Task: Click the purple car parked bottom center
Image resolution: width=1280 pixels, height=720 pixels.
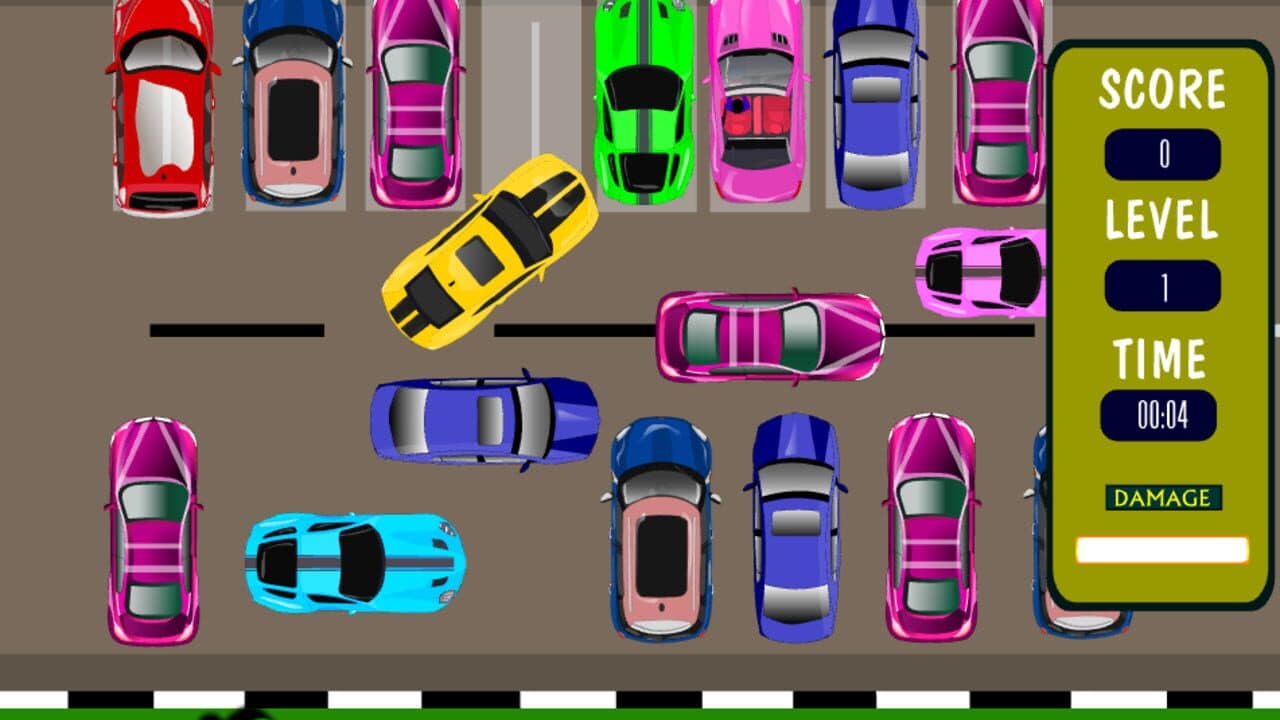Action: [x=795, y=530]
